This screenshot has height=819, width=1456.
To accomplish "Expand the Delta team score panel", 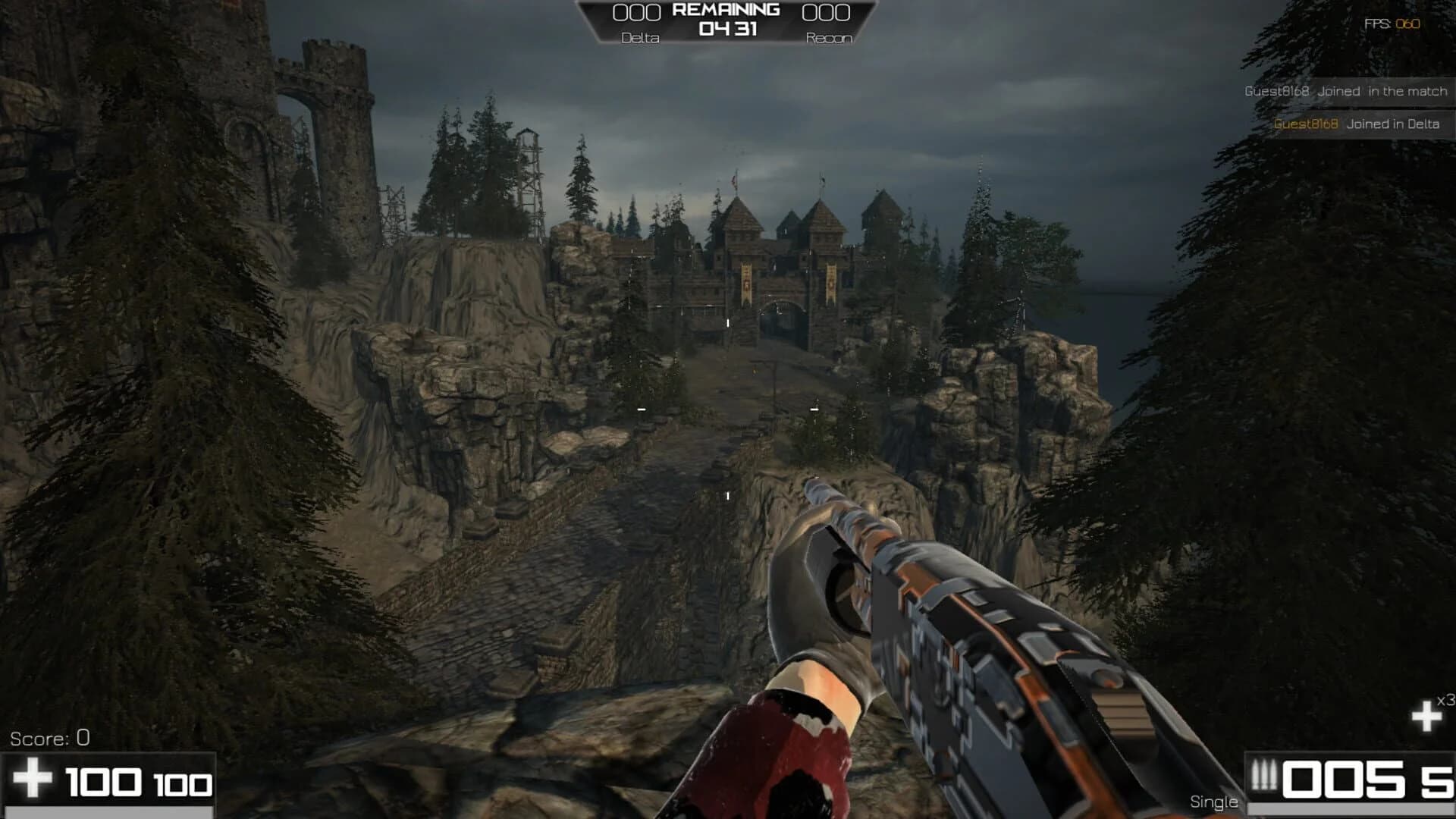I will tap(637, 11).
